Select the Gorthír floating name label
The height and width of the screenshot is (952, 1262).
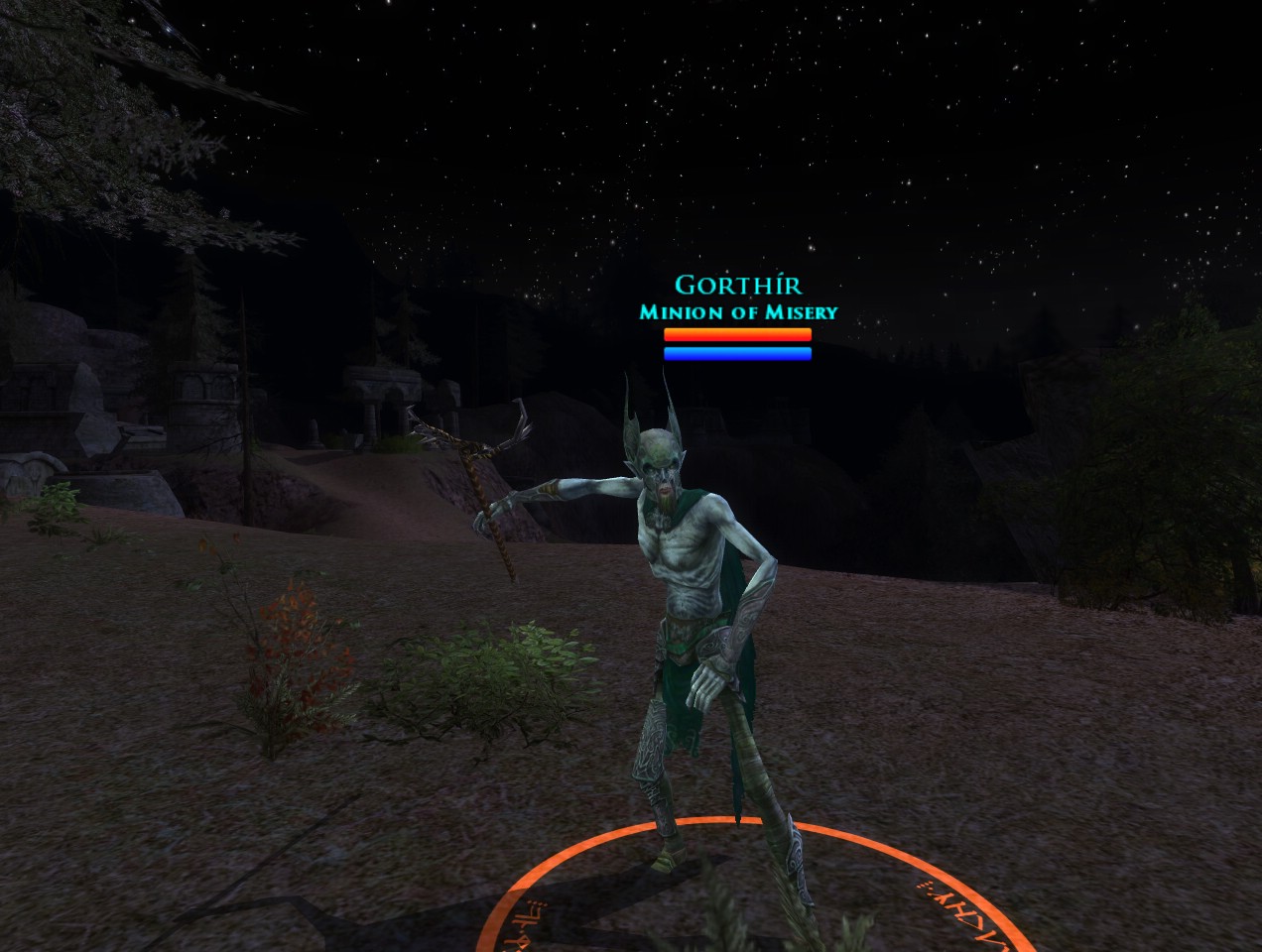pyautogui.click(x=737, y=286)
